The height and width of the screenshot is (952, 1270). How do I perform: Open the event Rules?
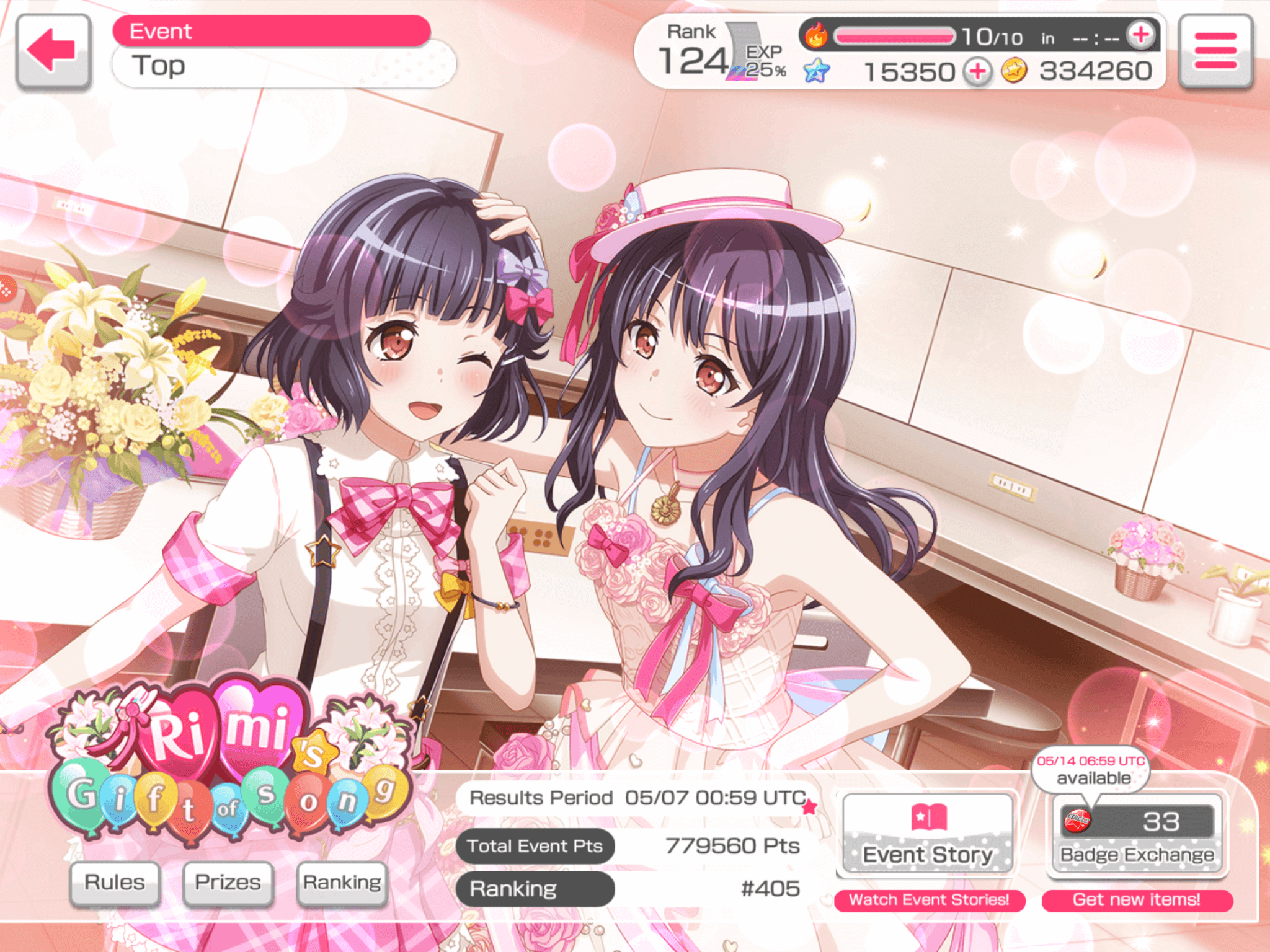115,883
